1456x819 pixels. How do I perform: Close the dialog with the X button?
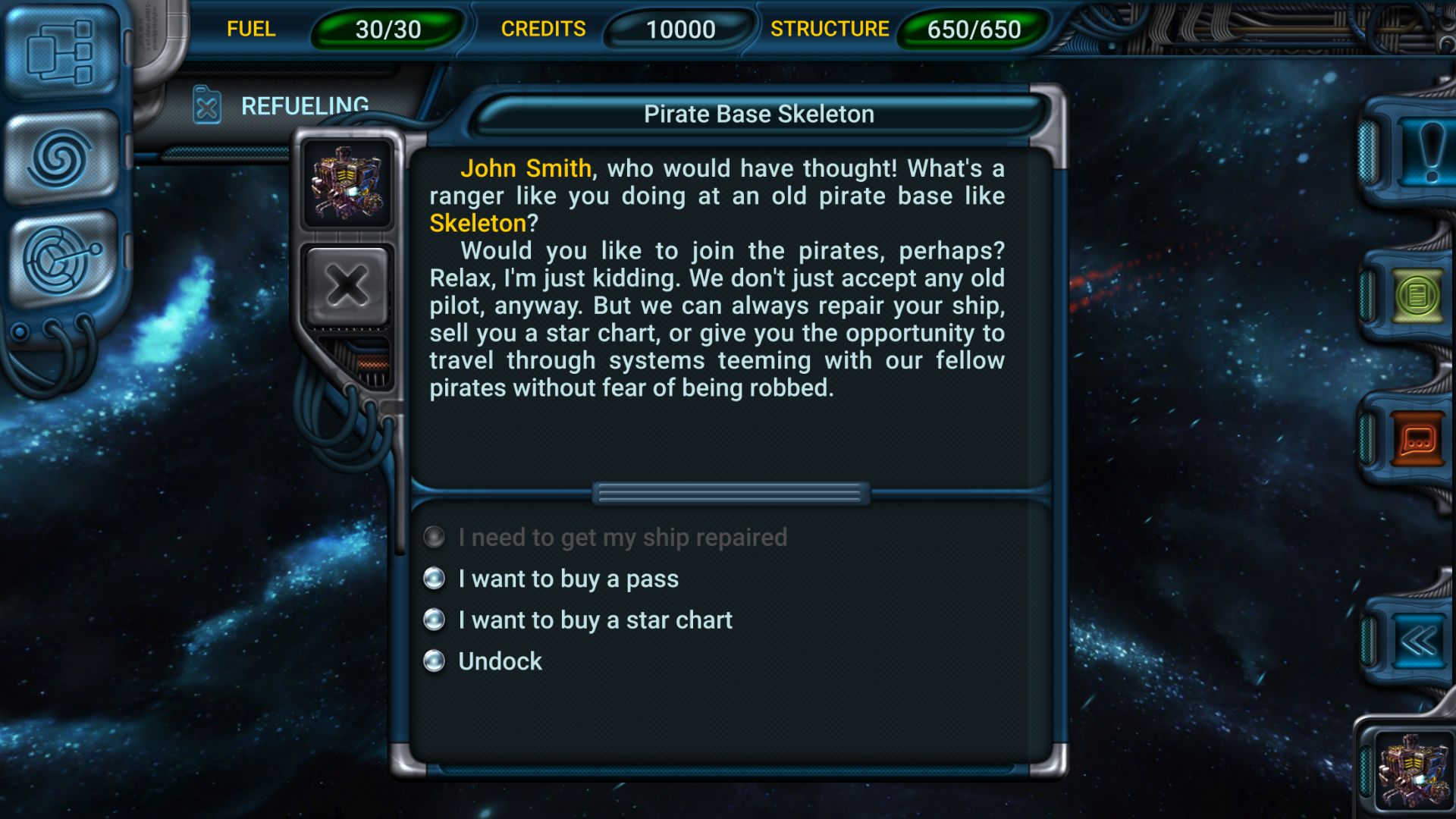click(x=347, y=285)
